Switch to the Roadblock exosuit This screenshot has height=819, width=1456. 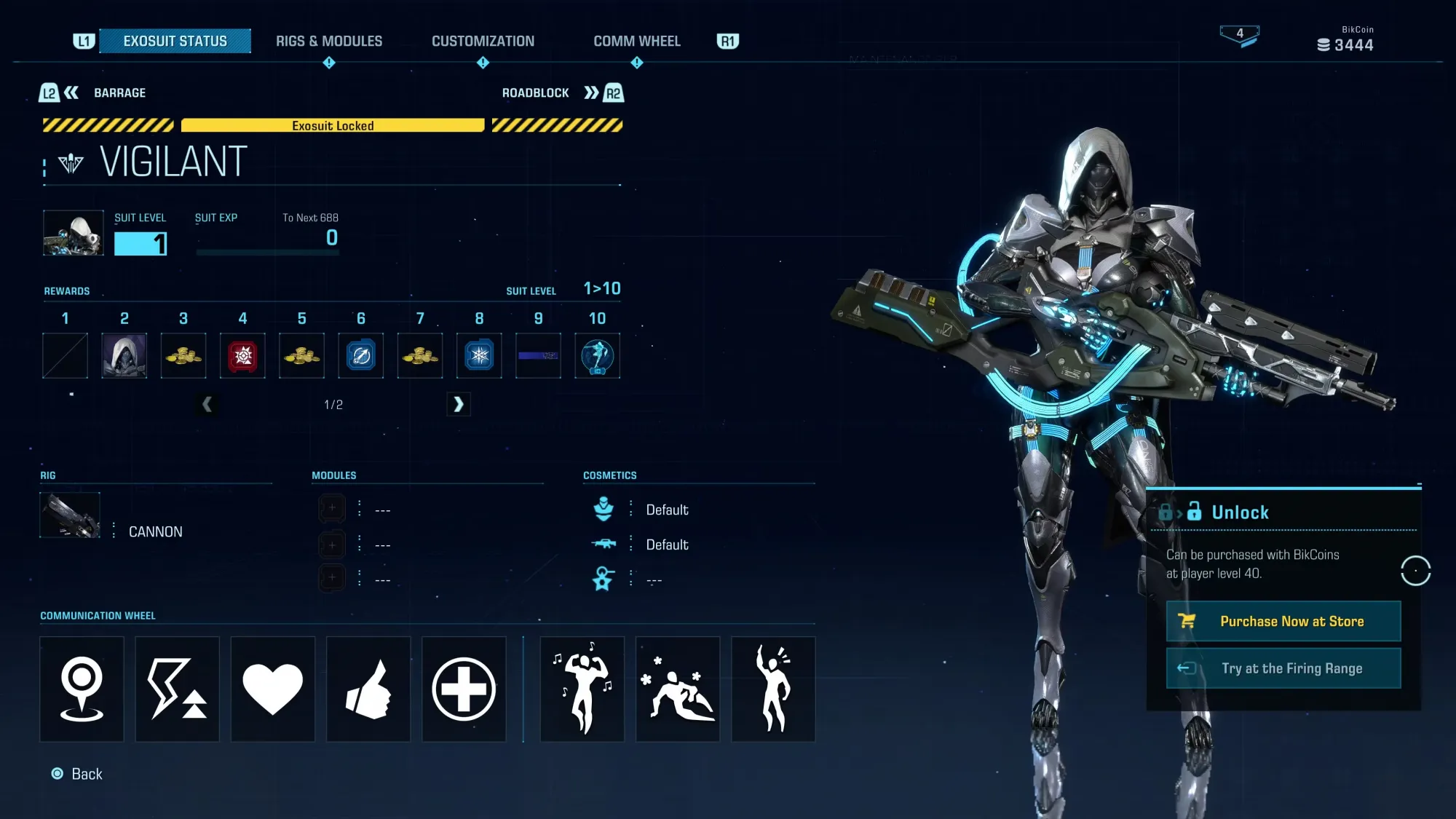point(562,93)
